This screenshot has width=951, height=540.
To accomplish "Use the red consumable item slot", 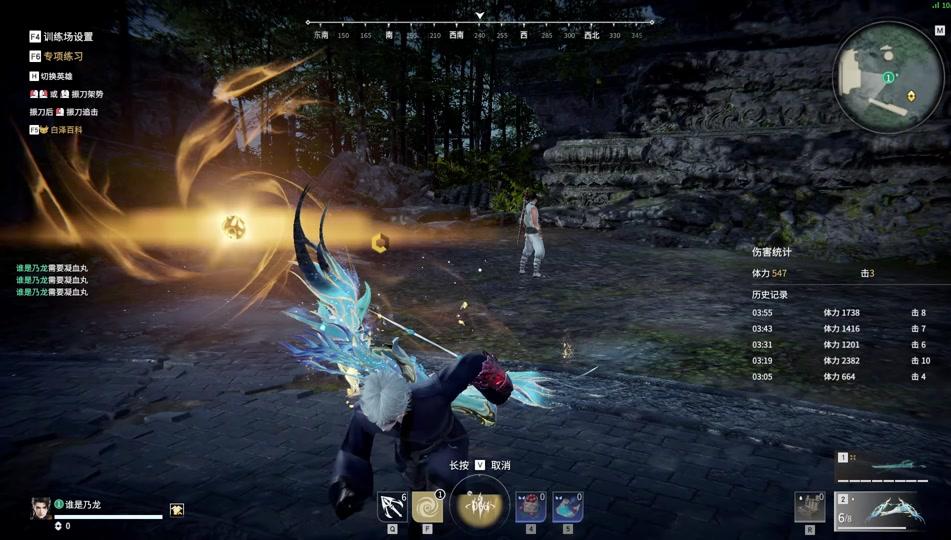I will 531,506.
